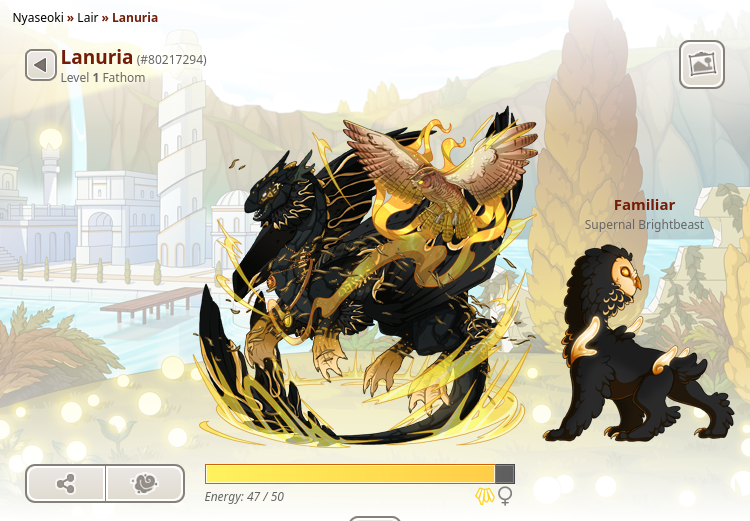The image size is (750, 521).
Task: Click the nest/swirl icon button
Action: click(145, 484)
